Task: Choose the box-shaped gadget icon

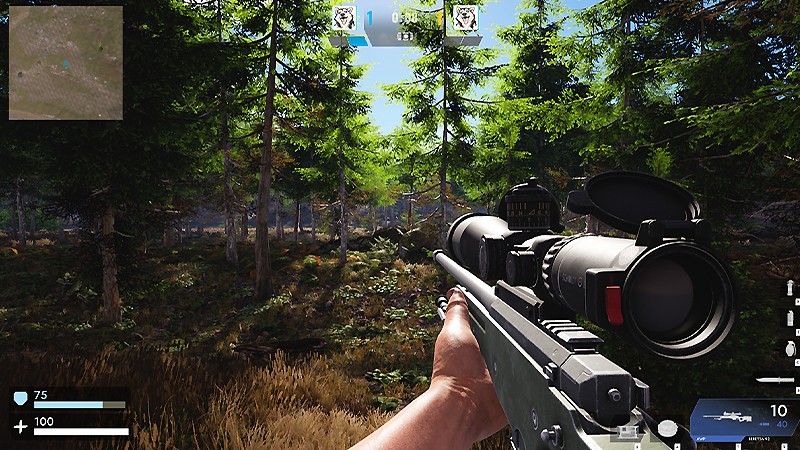Action: pyautogui.click(x=628, y=431)
